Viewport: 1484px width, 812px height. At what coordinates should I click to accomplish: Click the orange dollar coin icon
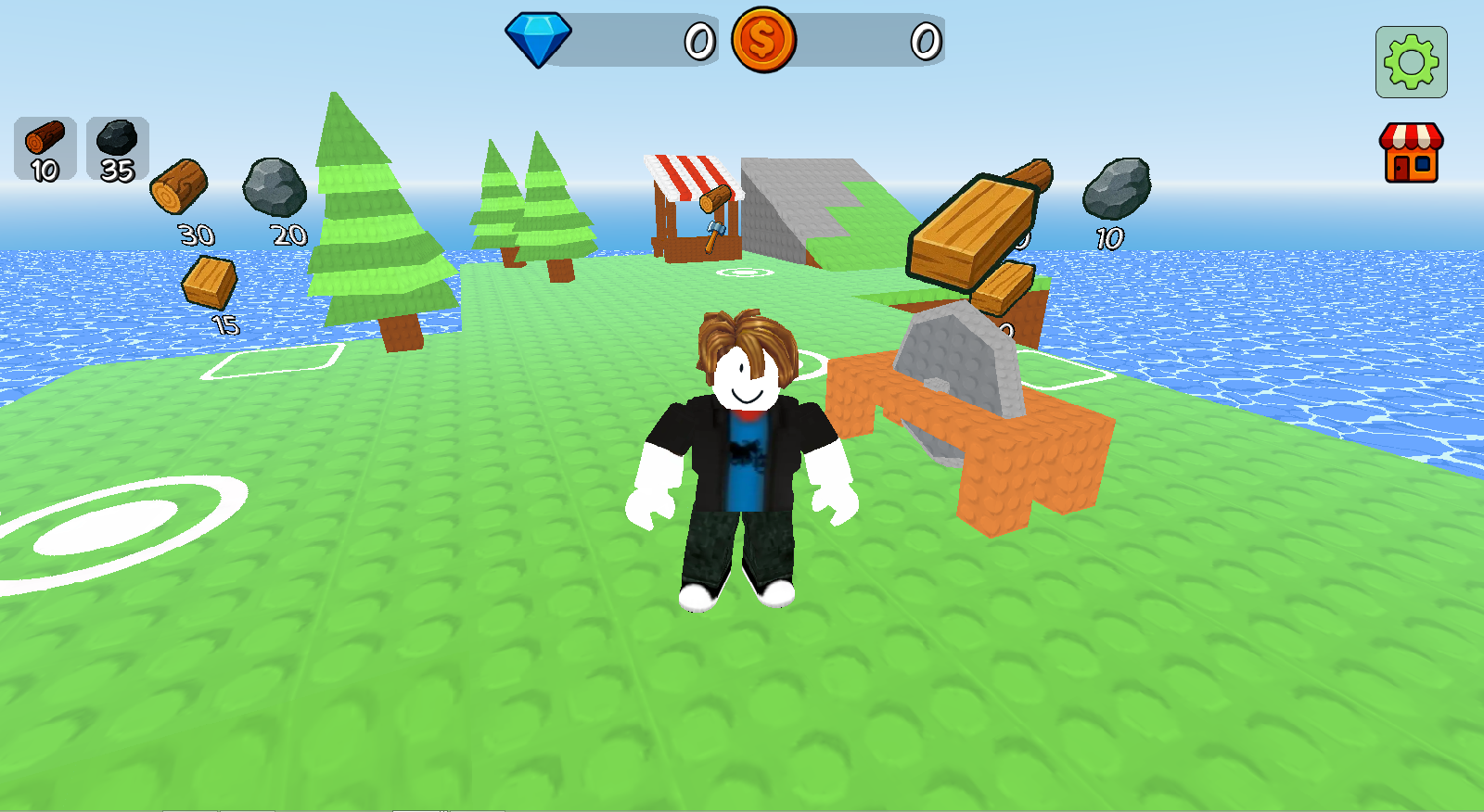767,39
